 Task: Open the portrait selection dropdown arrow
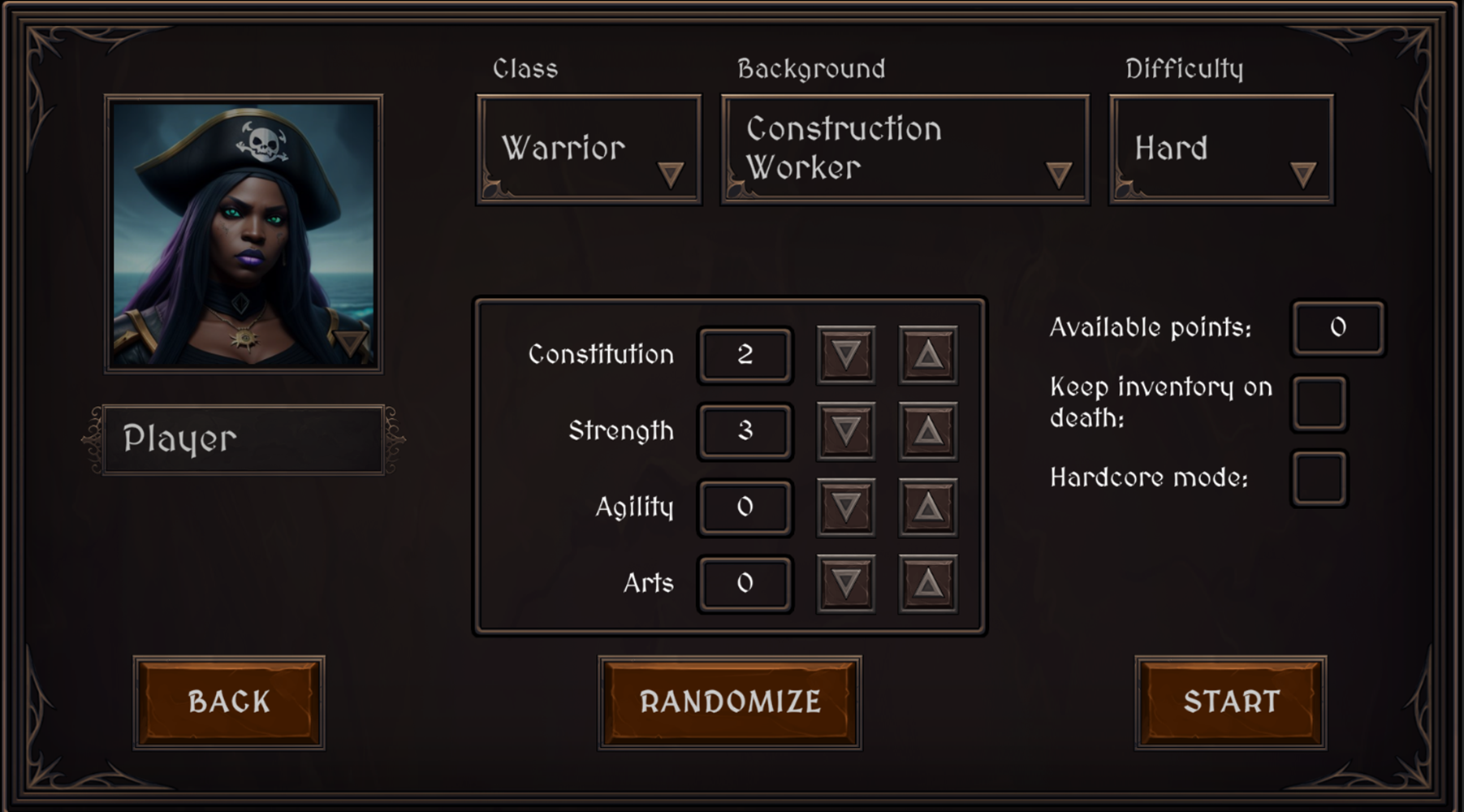(351, 346)
